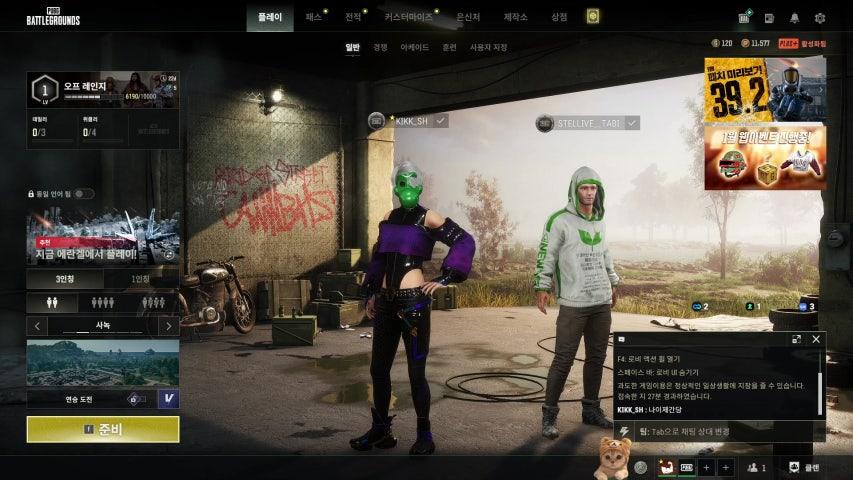This screenshot has height=480, width=853.
Task: Open the 패스 (Pass) tab
Action: 314,17
